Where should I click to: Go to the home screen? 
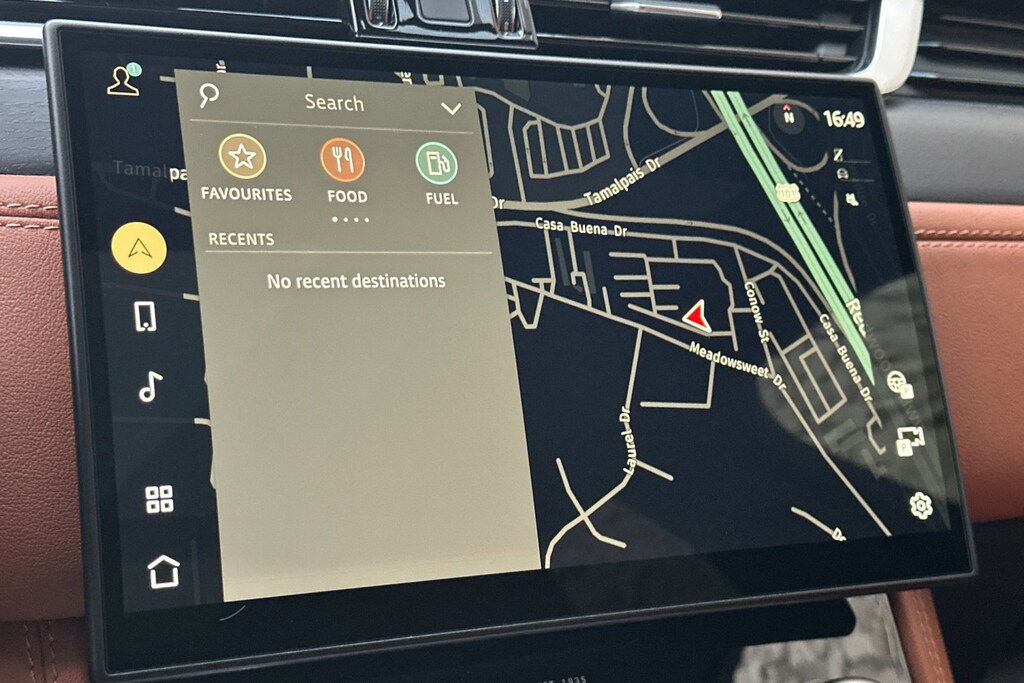point(163,571)
